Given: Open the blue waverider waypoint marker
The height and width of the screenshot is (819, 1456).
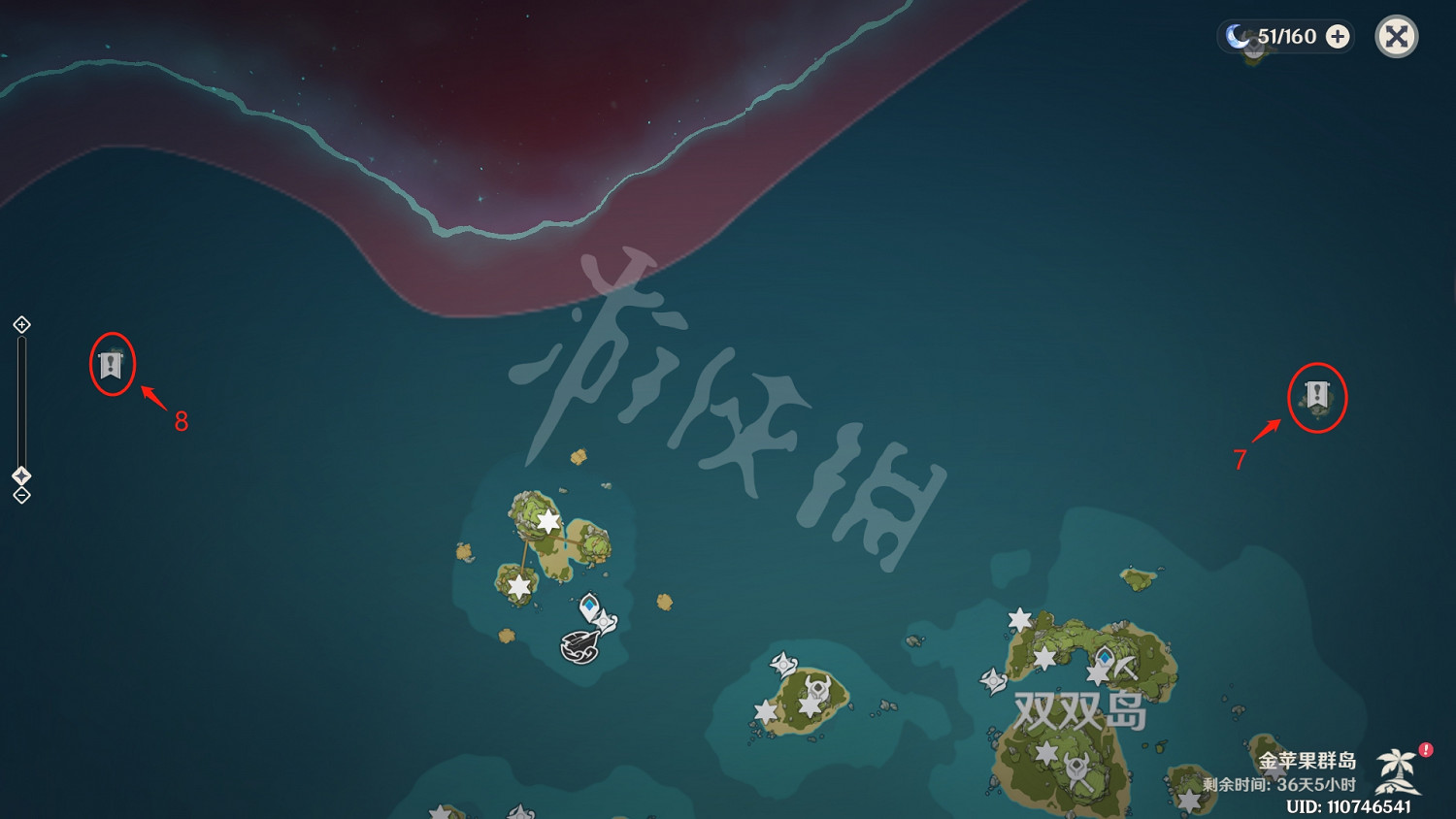Looking at the screenshot, I should click(x=589, y=604).
